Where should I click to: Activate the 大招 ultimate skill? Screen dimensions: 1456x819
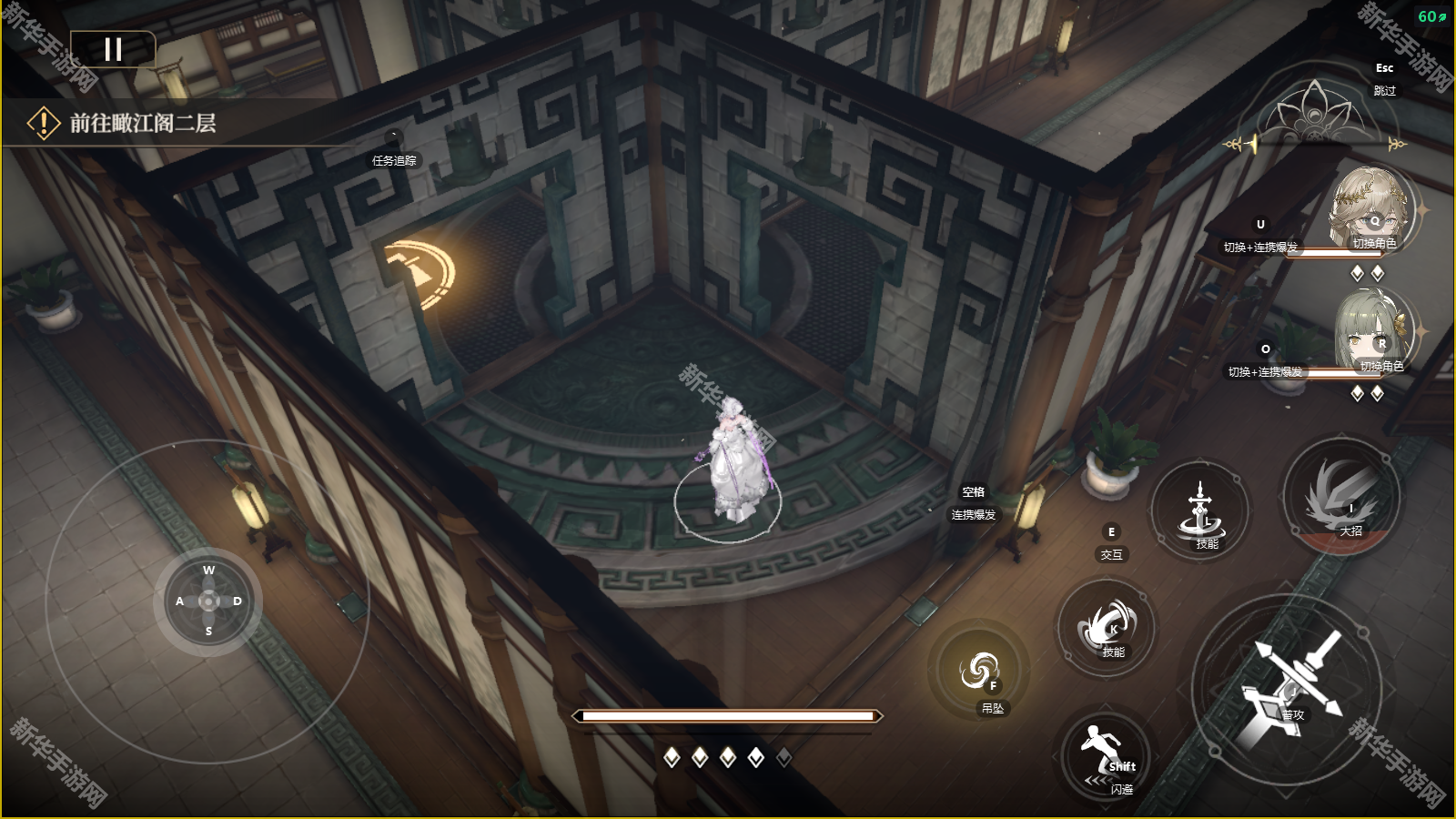coord(1342,498)
